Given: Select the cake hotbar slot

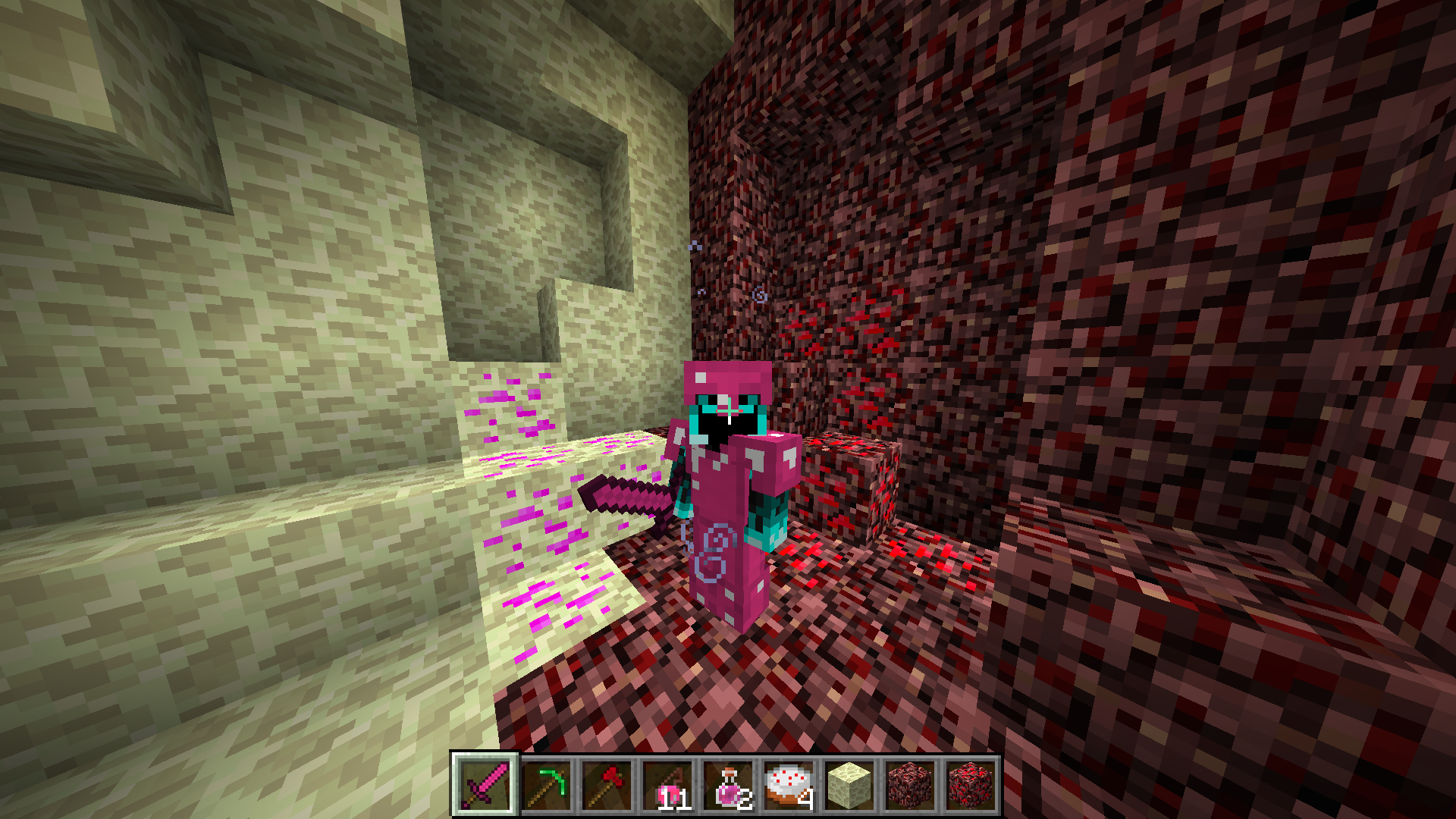Looking at the screenshot, I should pos(789,785).
